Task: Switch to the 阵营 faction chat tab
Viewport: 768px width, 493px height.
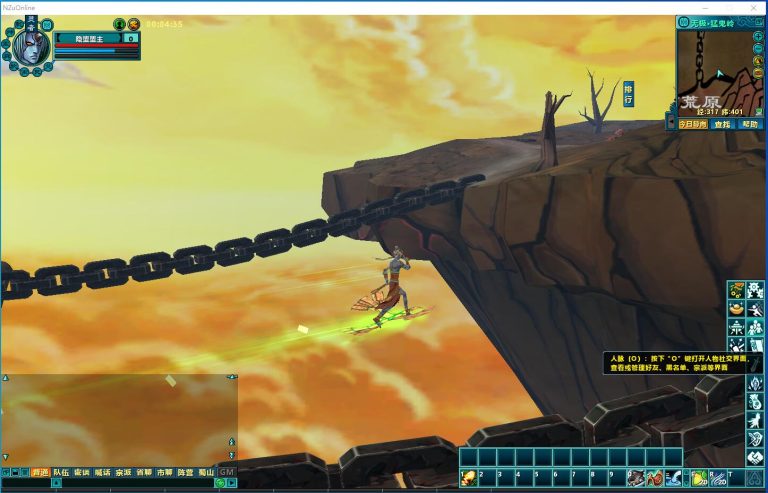Action: [x=184, y=472]
